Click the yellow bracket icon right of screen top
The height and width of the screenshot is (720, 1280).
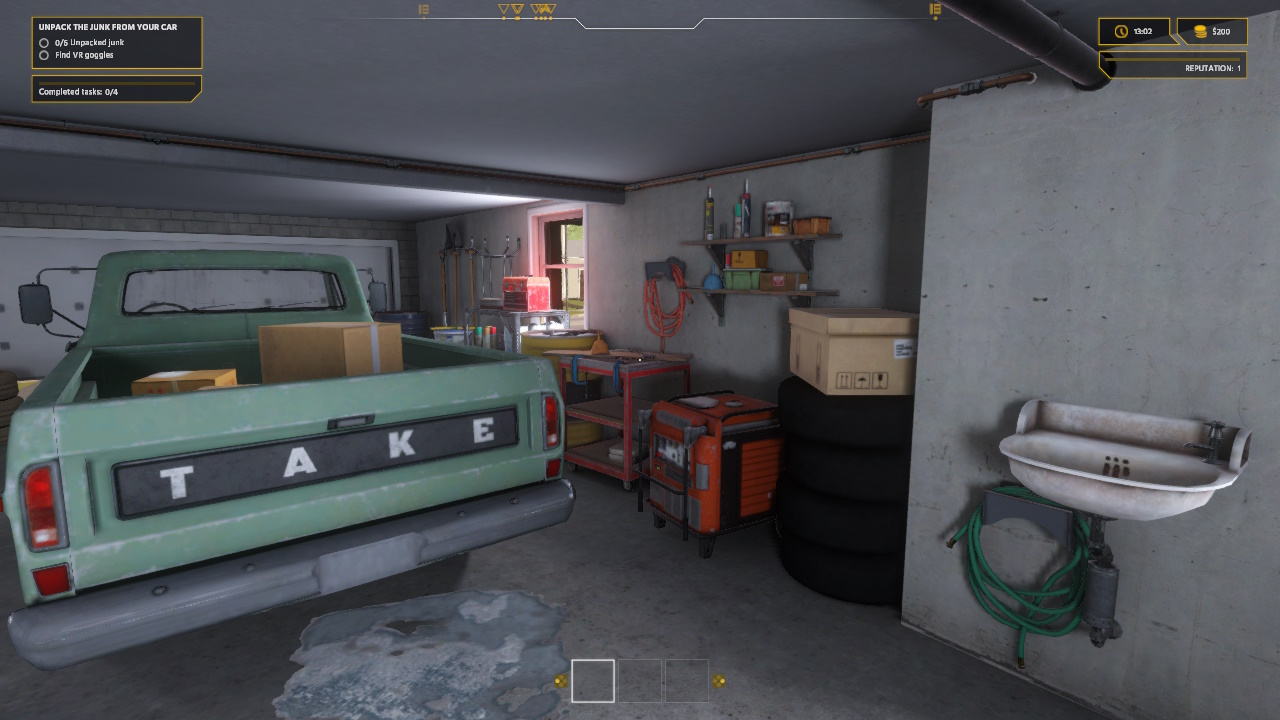tap(933, 10)
